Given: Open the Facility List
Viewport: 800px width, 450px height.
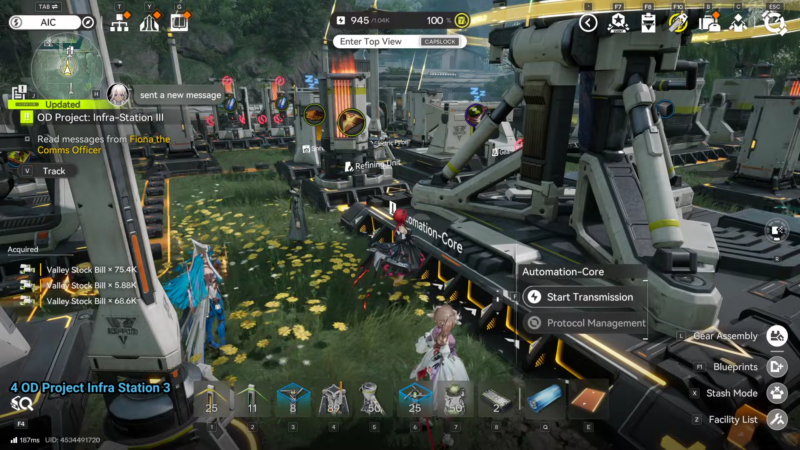Looking at the screenshot, I should (x=776, y=420).
